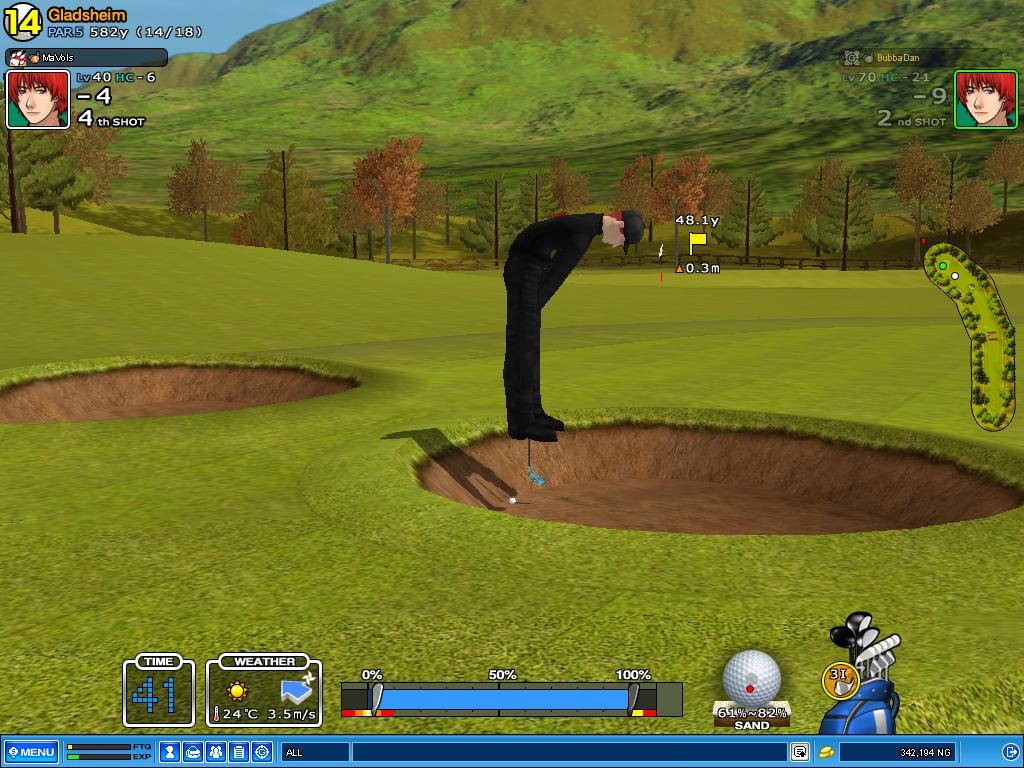Open the player profile icon in the toolbar
The width and height of the screenshot is (1024, 768).
coord(170,752)
